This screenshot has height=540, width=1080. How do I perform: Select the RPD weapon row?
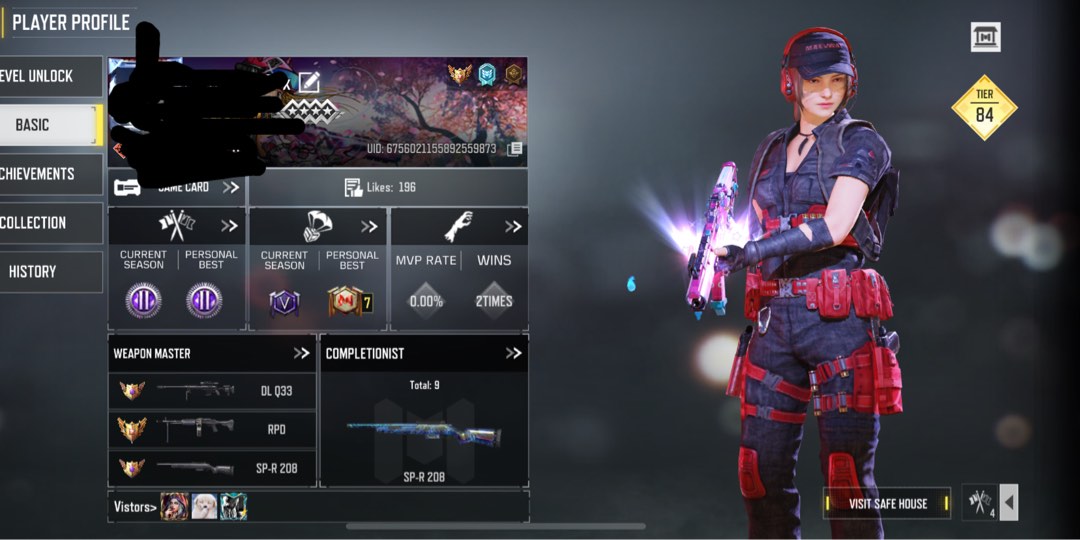[212, 430]
